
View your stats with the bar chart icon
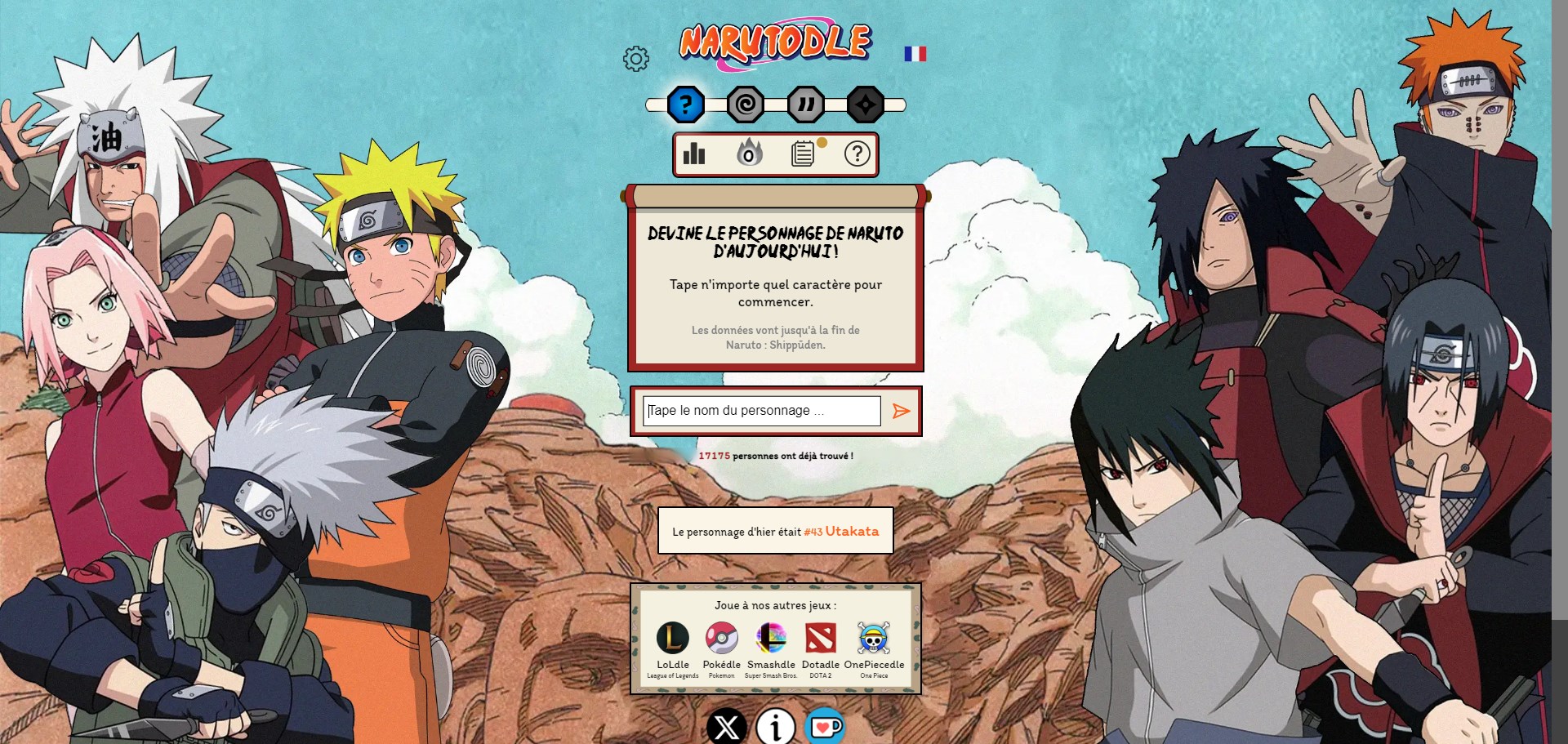pyautogui.click(x=695, y=154)
